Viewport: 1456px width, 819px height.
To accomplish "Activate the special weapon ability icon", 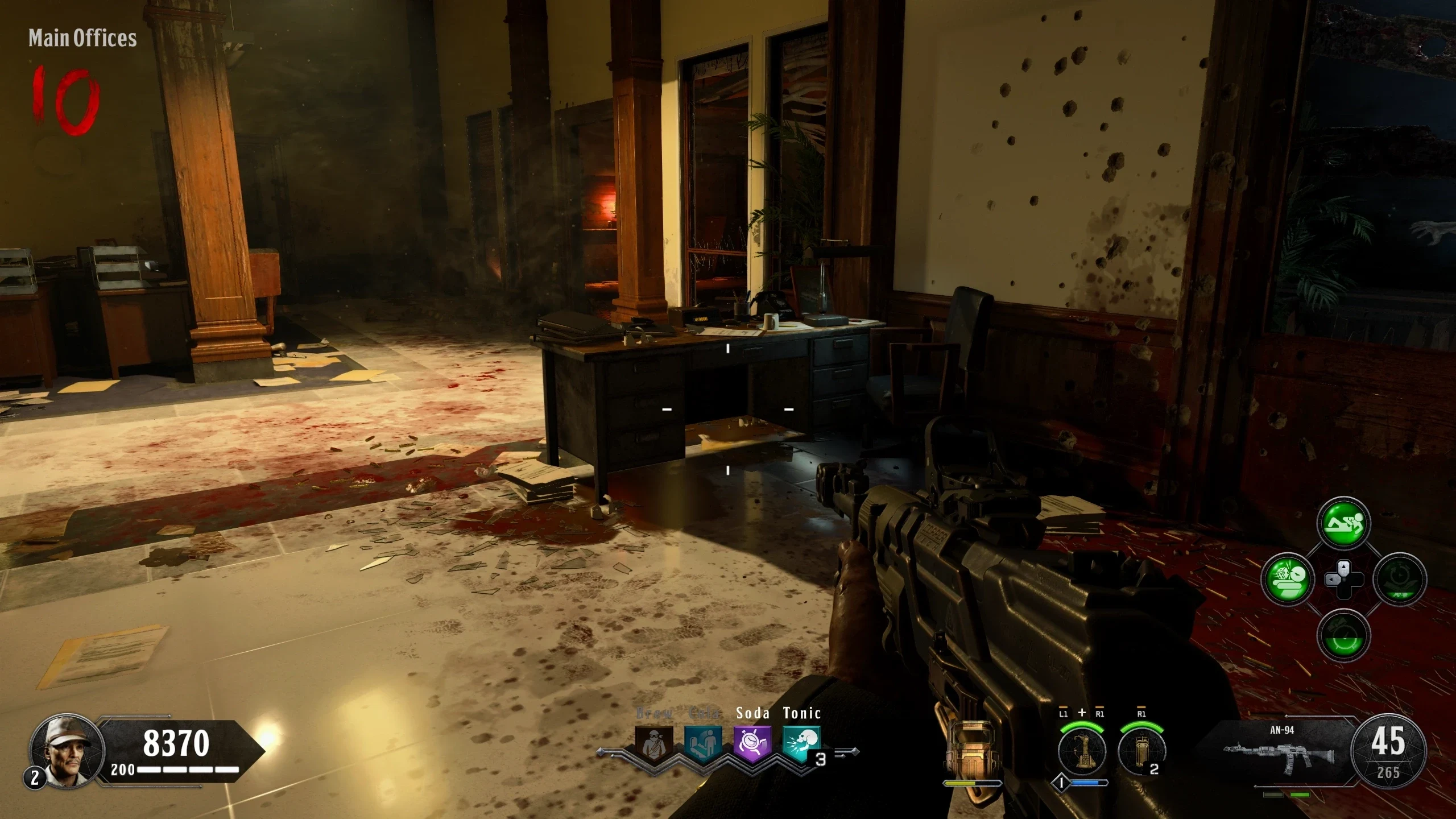I will 1082,751.
